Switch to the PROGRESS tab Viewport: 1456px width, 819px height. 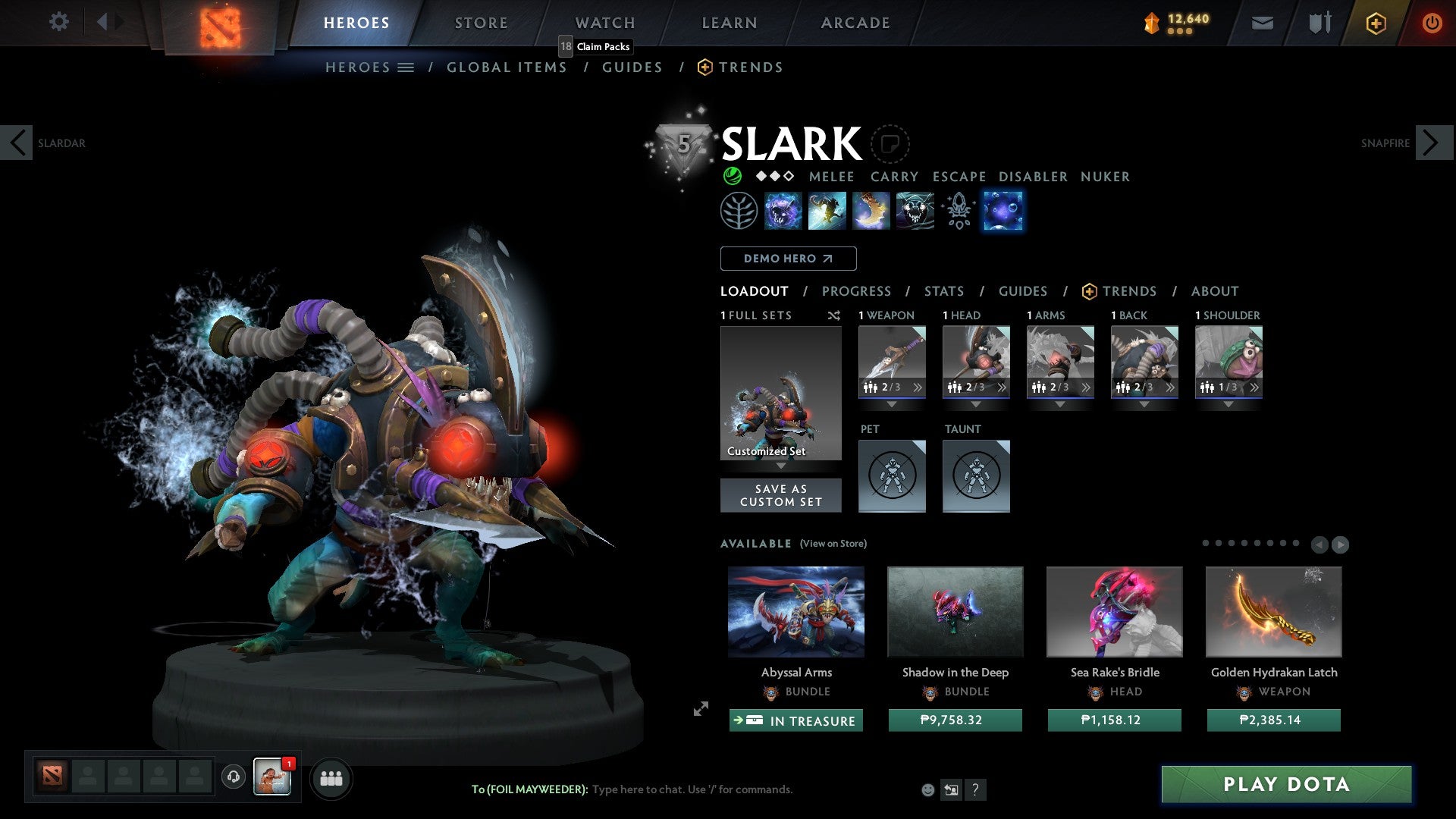(857, 291)
